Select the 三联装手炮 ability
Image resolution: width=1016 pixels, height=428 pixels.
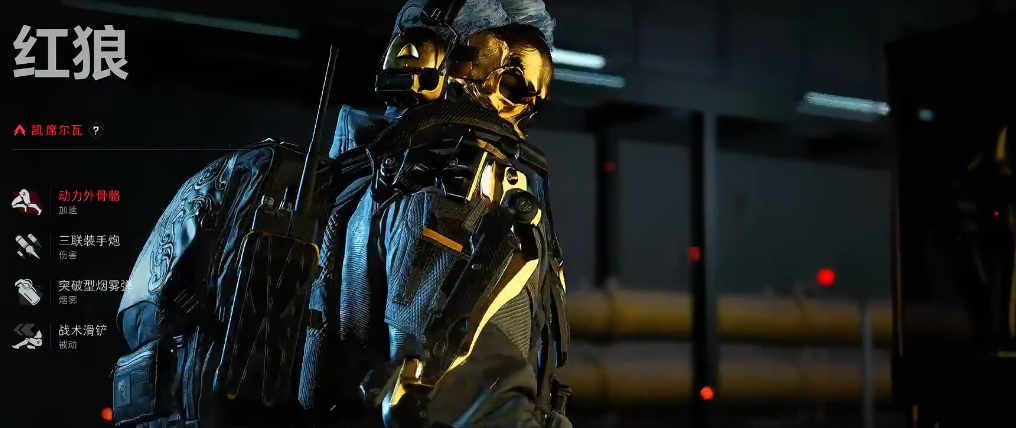88,241
